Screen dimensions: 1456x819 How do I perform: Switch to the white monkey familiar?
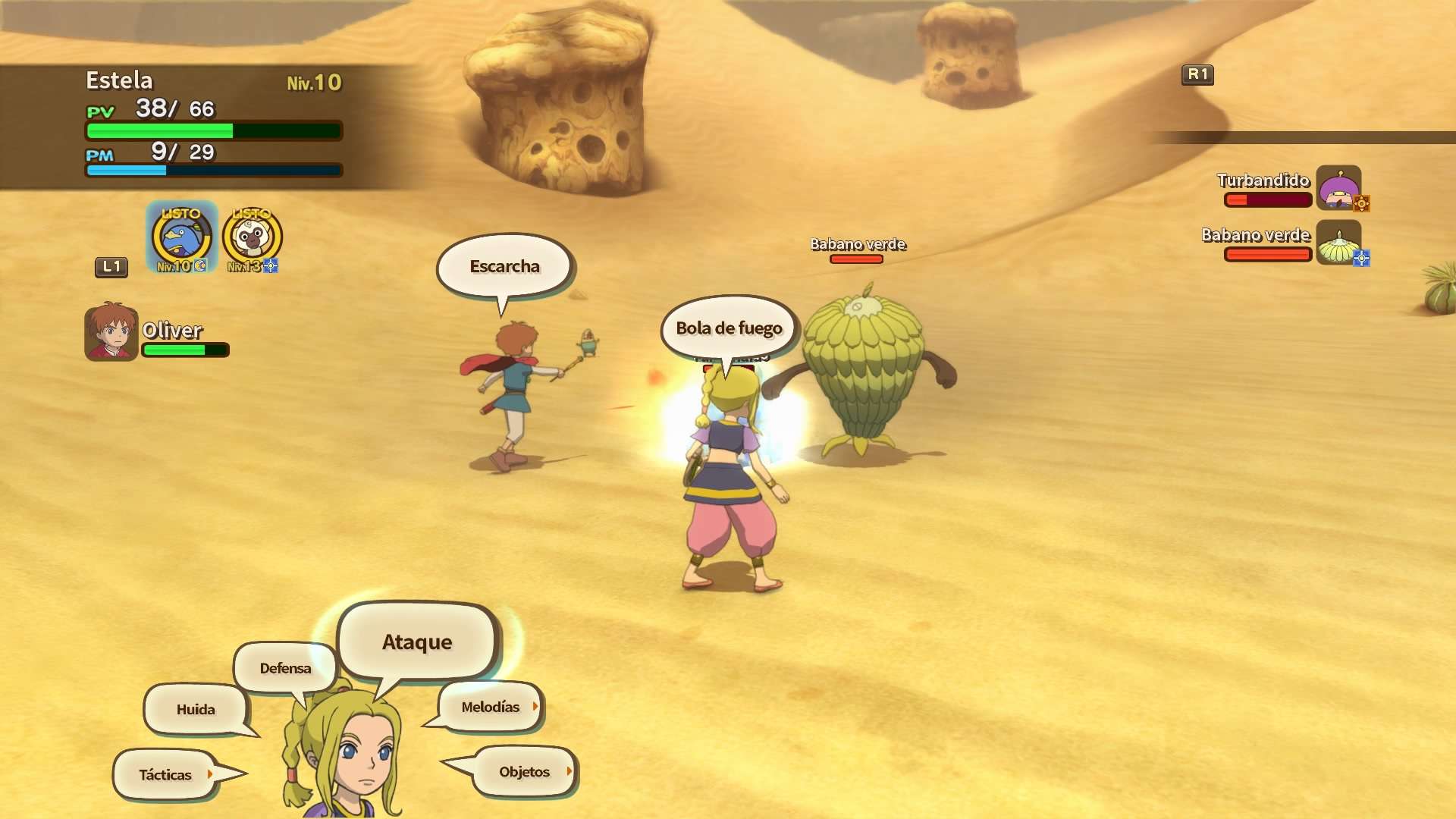(x=253, y=238)
